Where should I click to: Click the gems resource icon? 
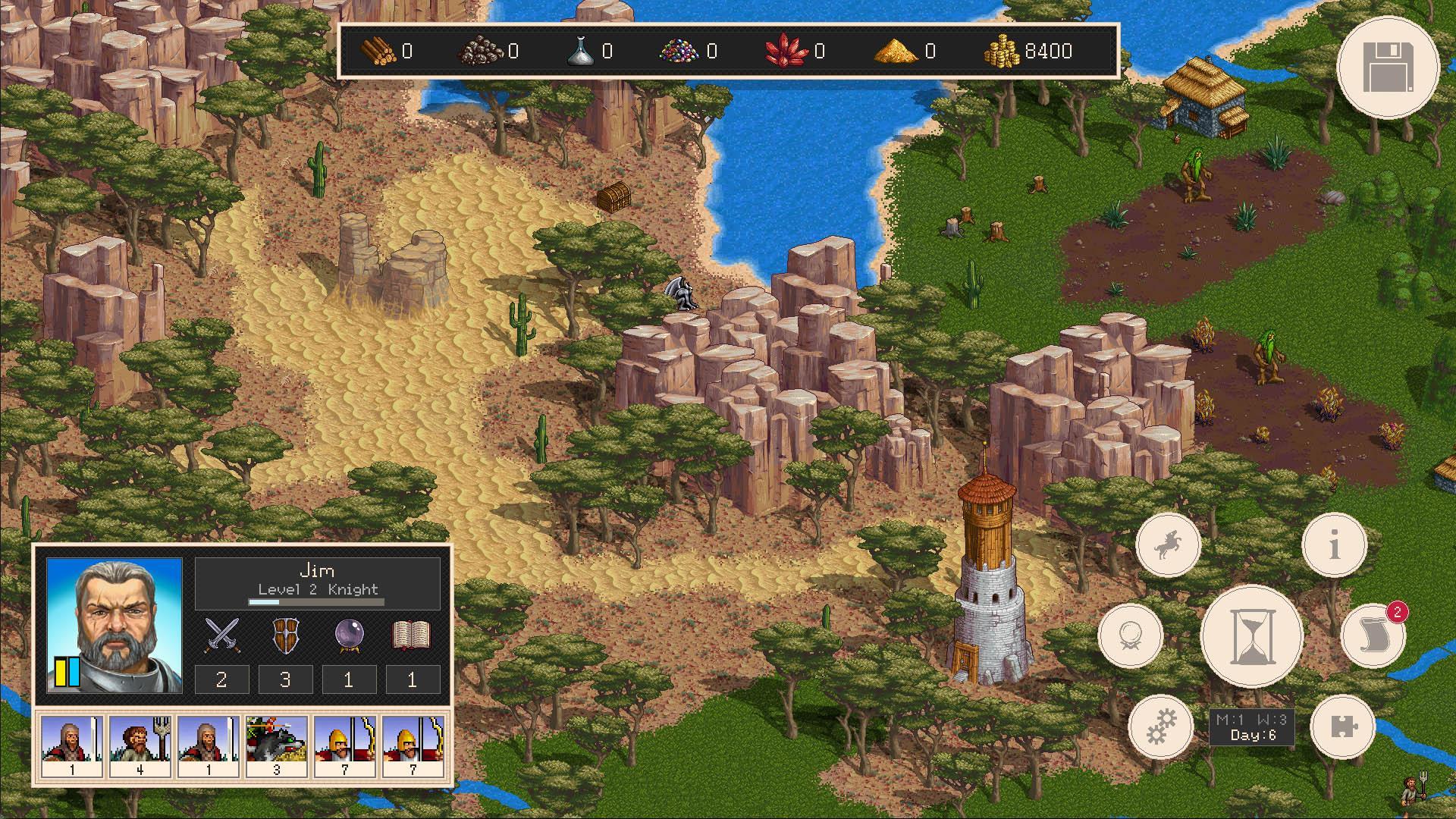679,52
